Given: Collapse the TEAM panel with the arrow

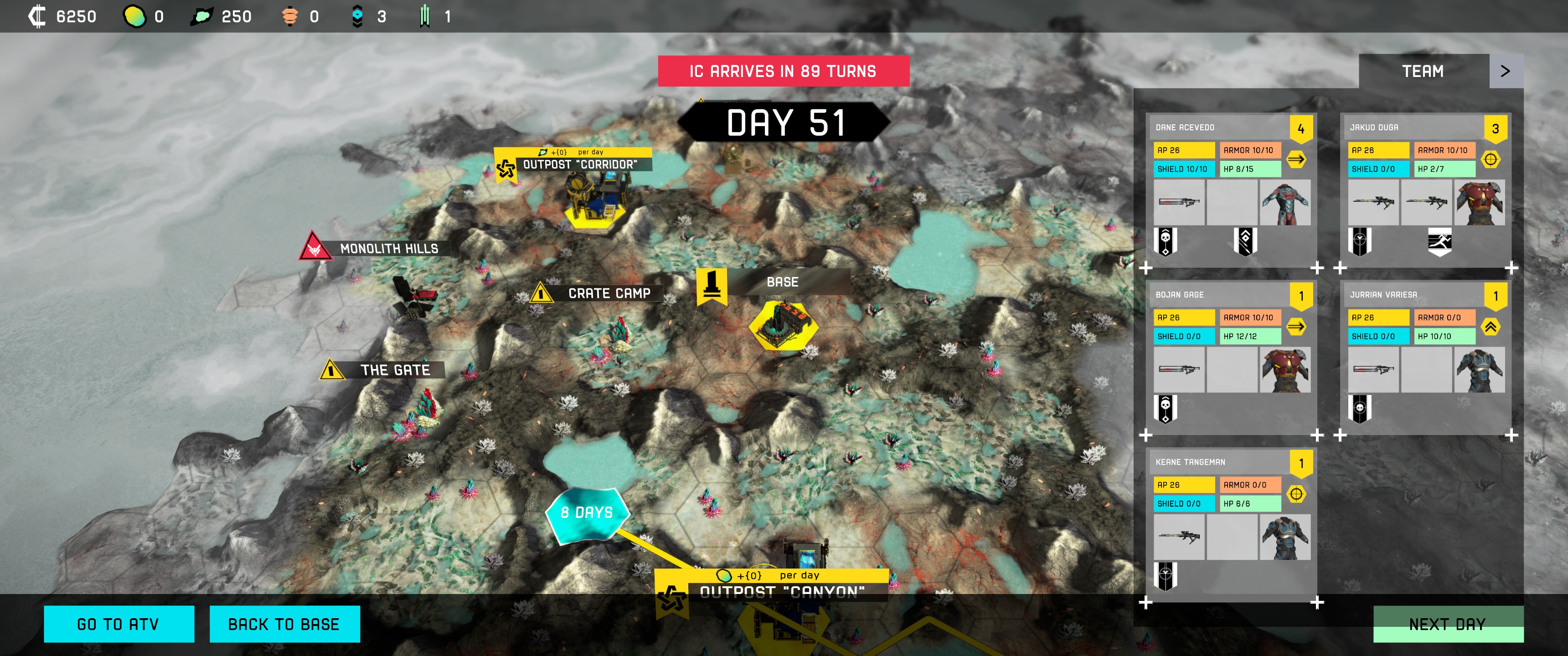Looking at the screenshot, I should [1505, 71].
